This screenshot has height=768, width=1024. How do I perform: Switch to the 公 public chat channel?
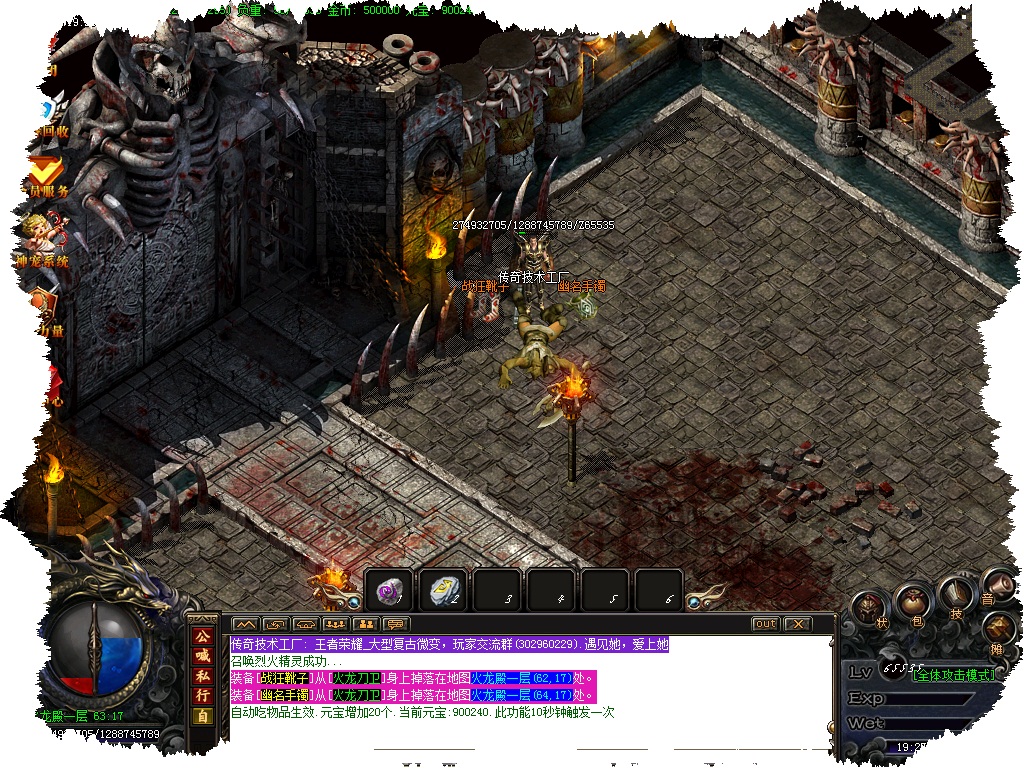[203, 636]
